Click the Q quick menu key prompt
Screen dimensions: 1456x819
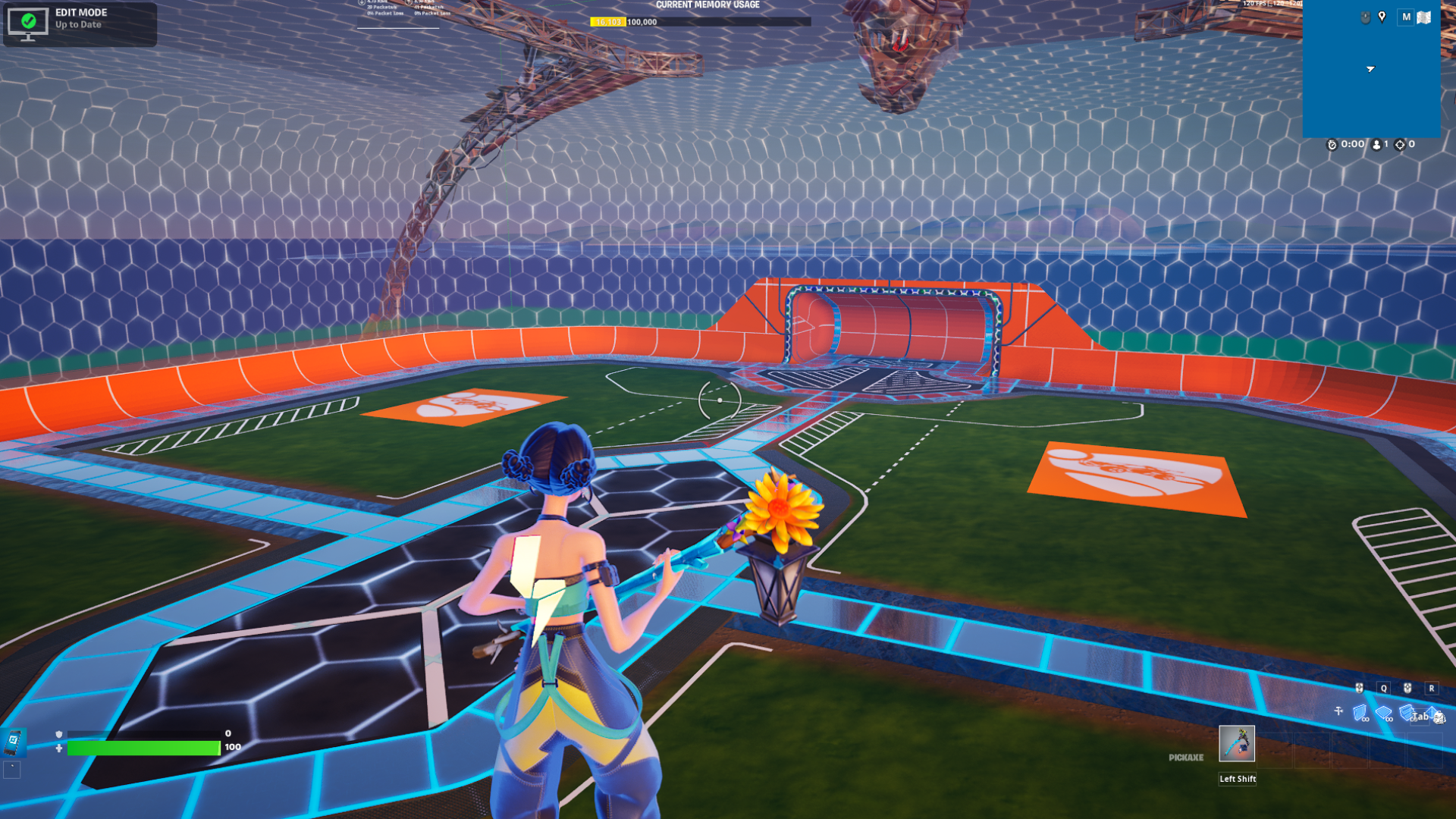coord(1383,688)
